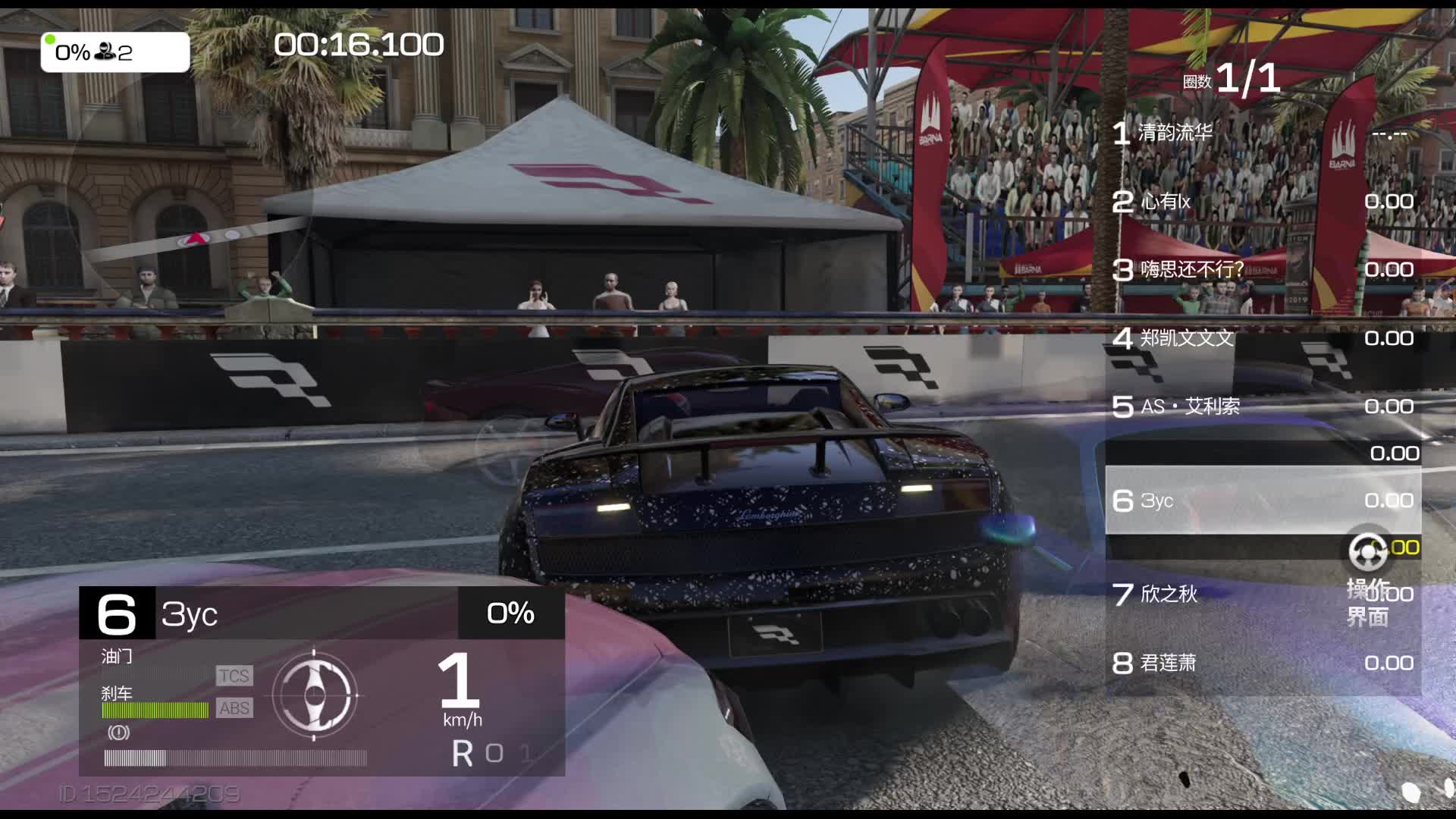The width and height of the screenshot is (1456, 819).
Task: Click highlighted 3yc row in leaderboard
Action: (x=1262, y=500)
